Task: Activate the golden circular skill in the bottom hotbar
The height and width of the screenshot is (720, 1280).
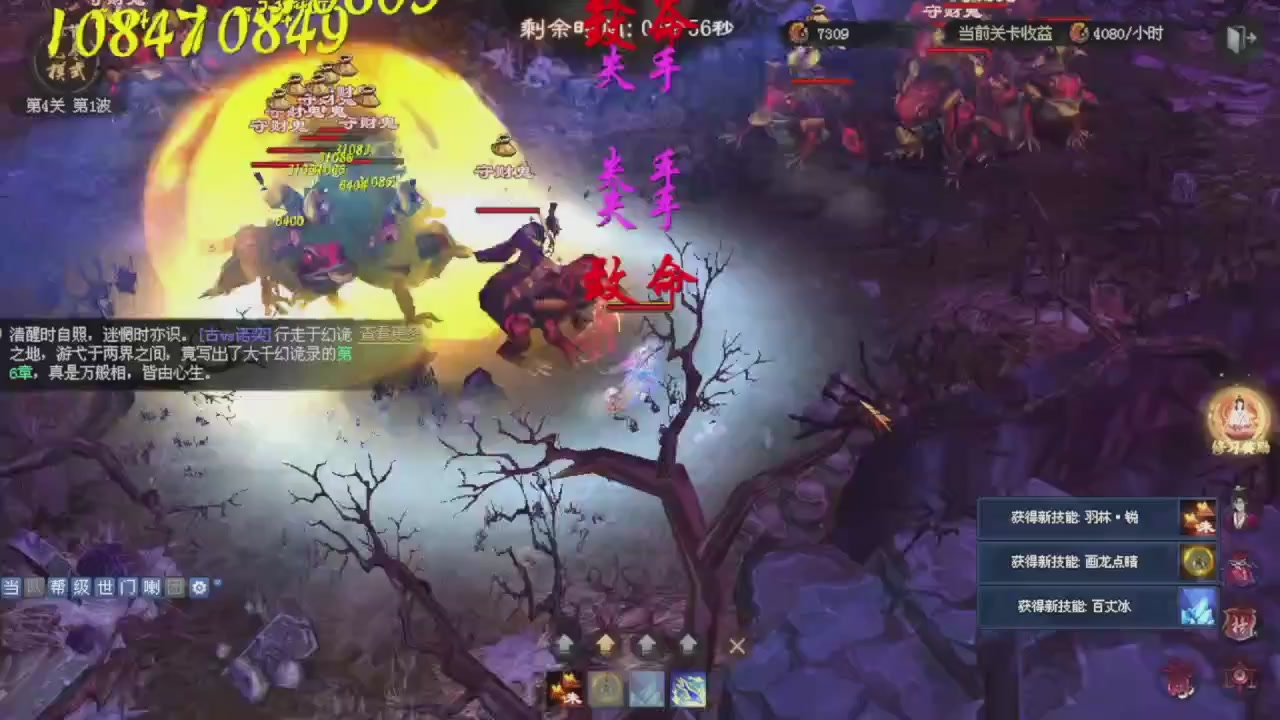Action: coord(604,688)
